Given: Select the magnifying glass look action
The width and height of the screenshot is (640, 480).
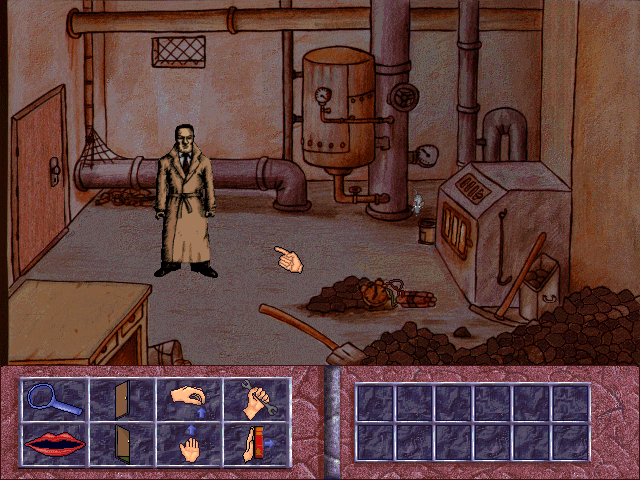Looking at the screenshot, I should click(x=55, y=400).
